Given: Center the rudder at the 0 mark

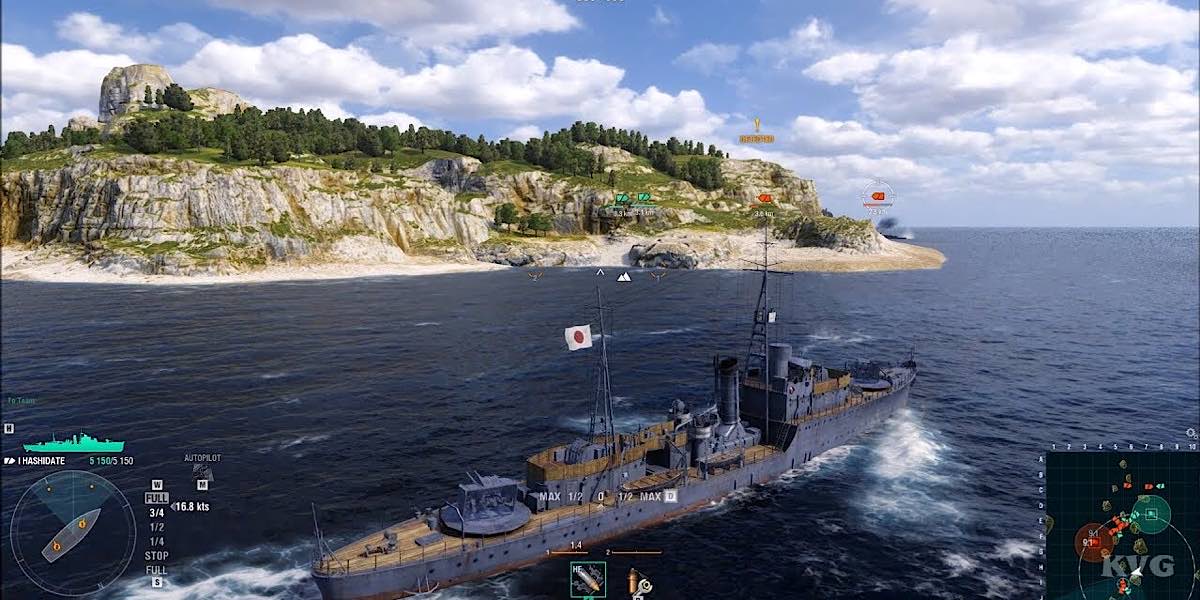Looking at the screenshot, I should tap(601, 496).
